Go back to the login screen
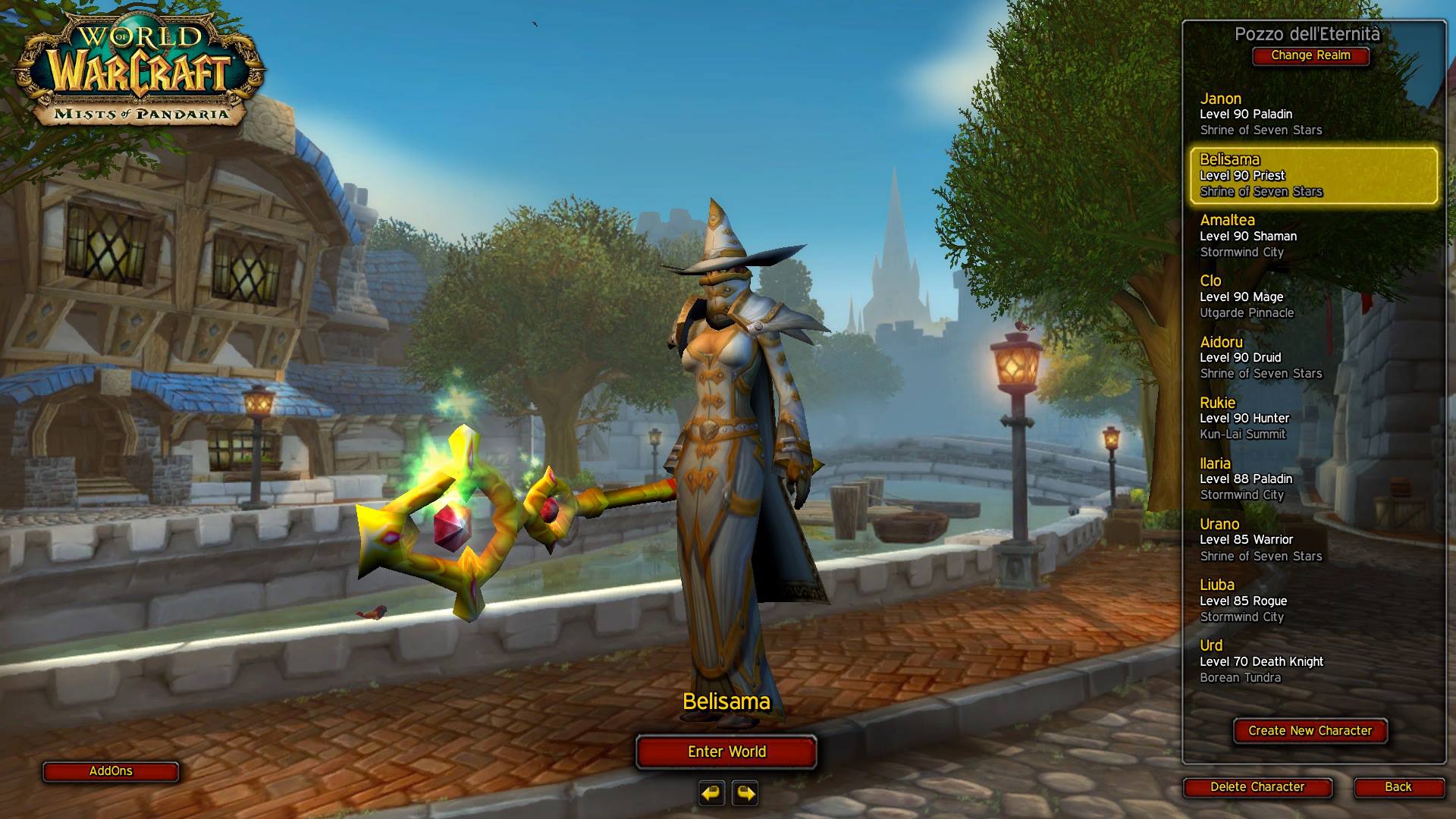1456x819 pixels. coord(1398,787)
